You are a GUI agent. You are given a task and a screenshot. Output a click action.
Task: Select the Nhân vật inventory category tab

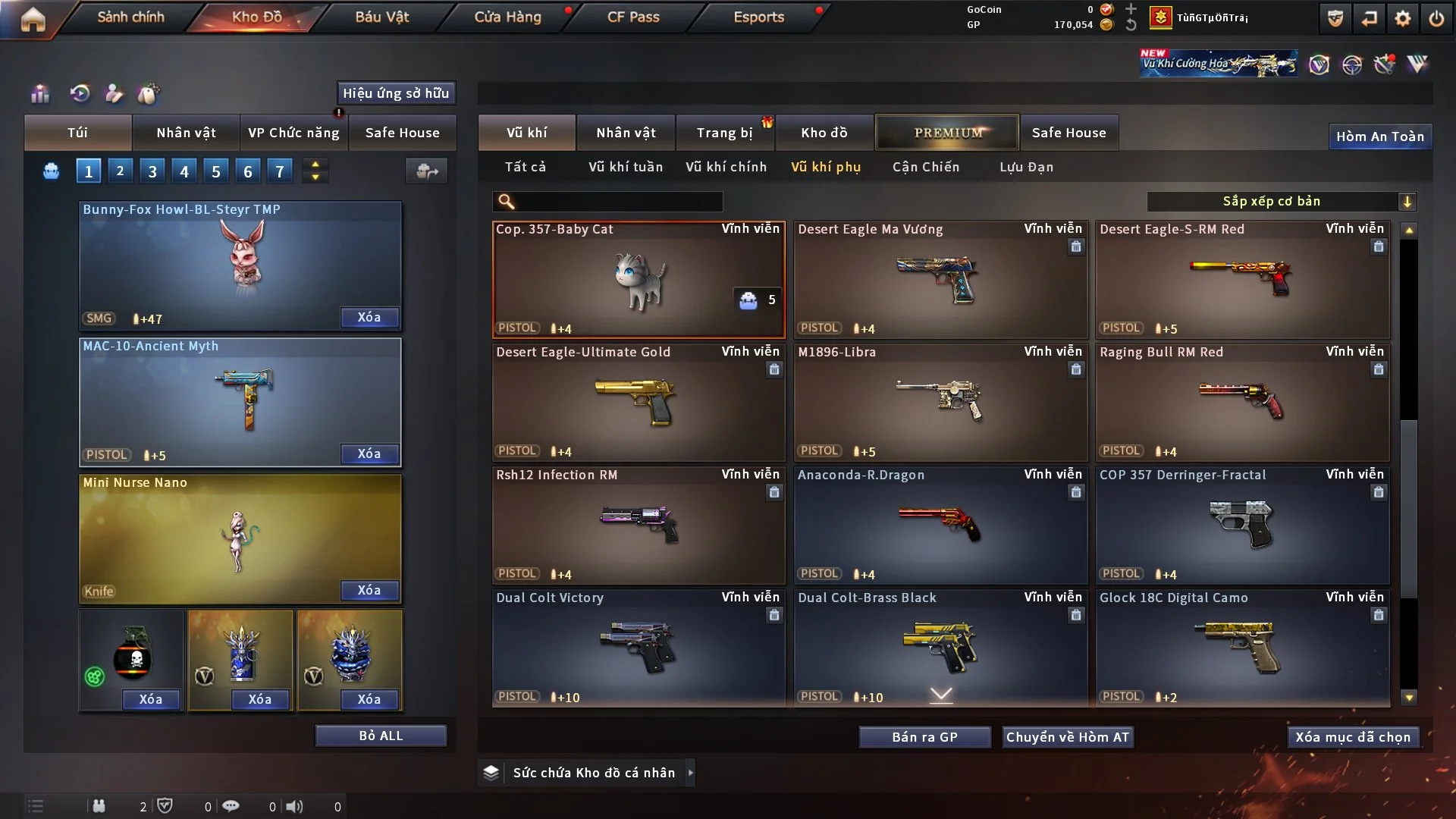(626, 133)
